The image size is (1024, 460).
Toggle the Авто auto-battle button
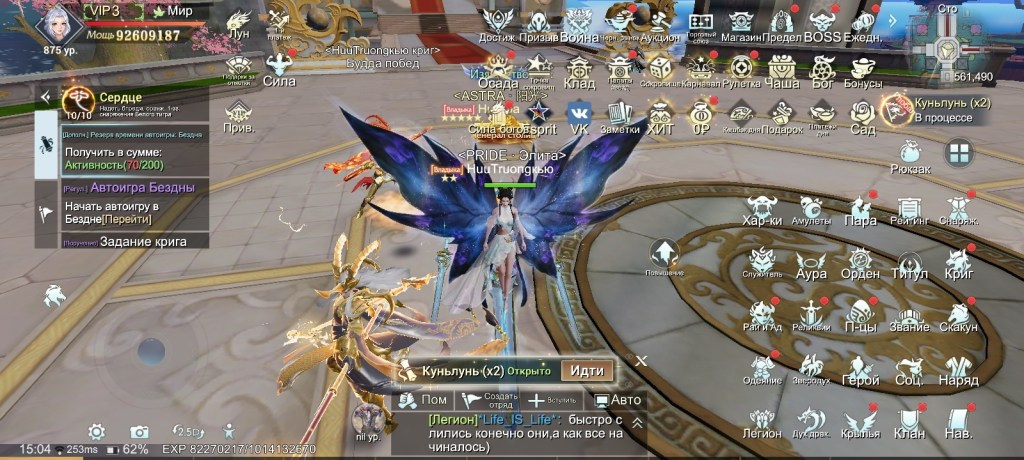[x=617, y=401]
